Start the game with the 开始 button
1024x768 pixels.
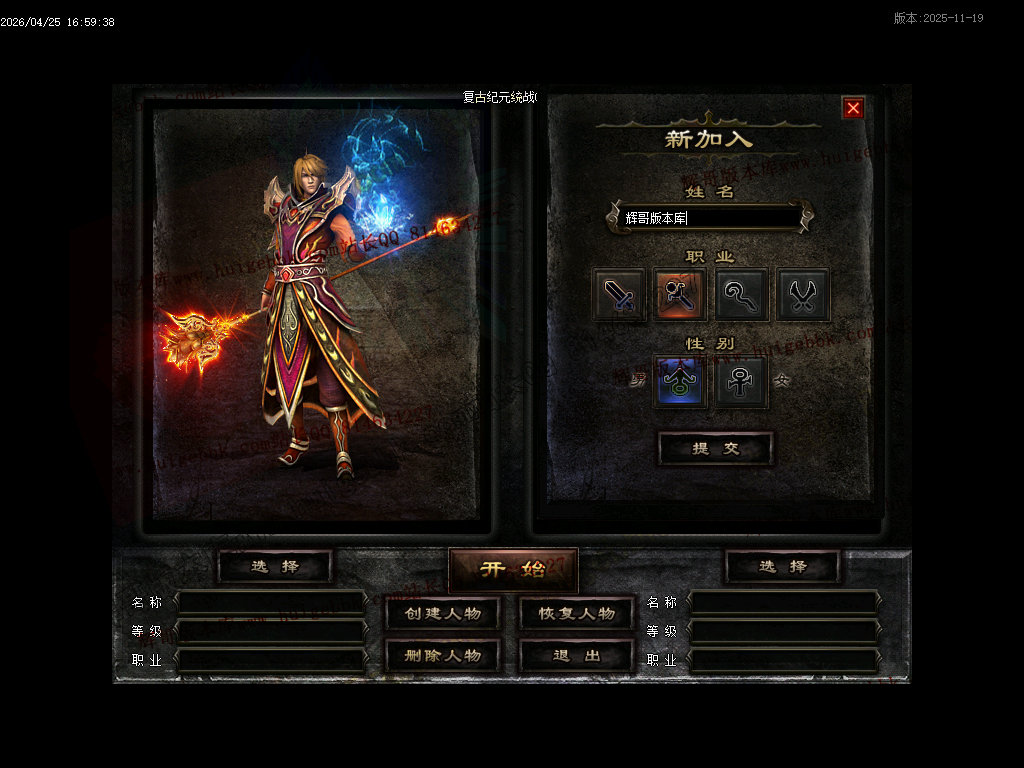[513, 569]
